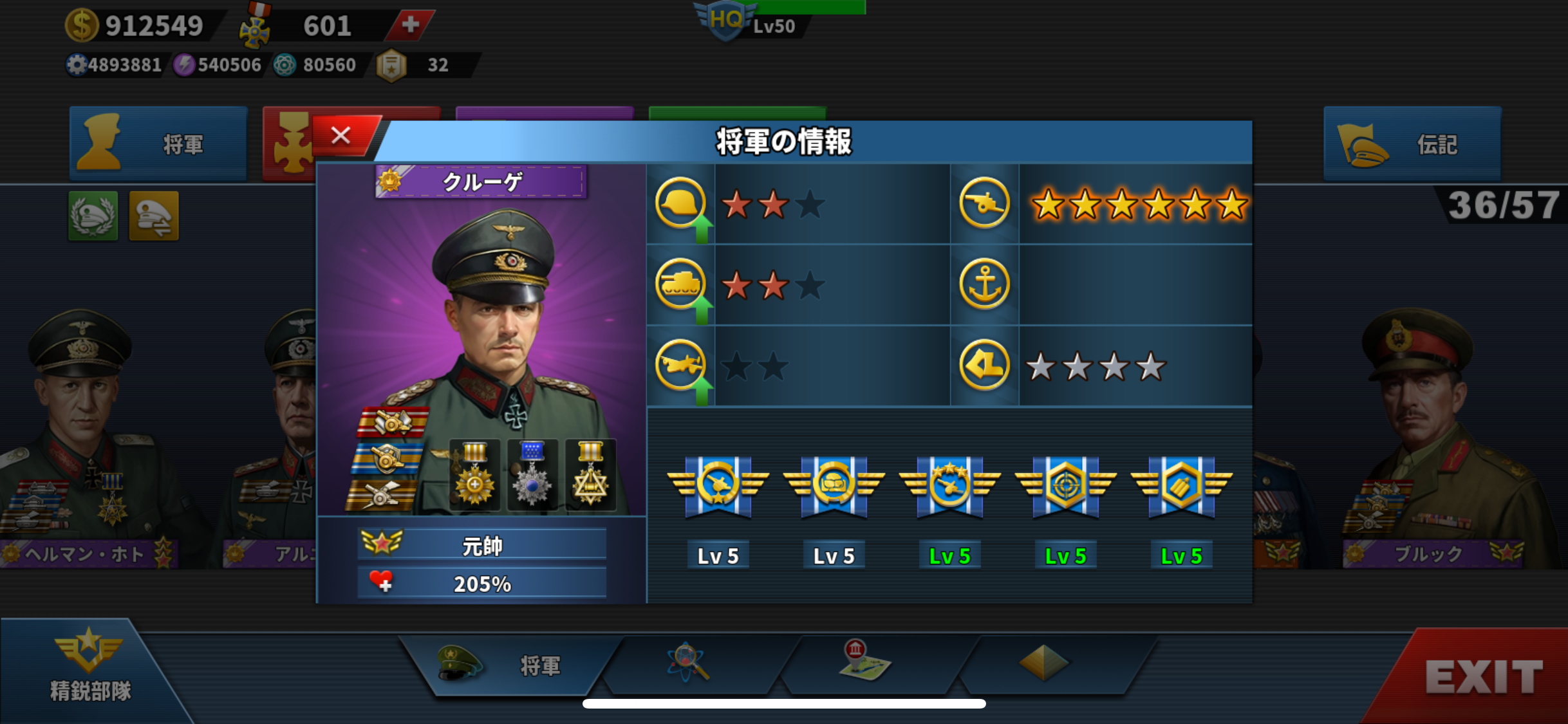Screen dimensions: 1568x724
Task: Open the map landmark tab
Action: pyautogui.click(x=864, y=662)
